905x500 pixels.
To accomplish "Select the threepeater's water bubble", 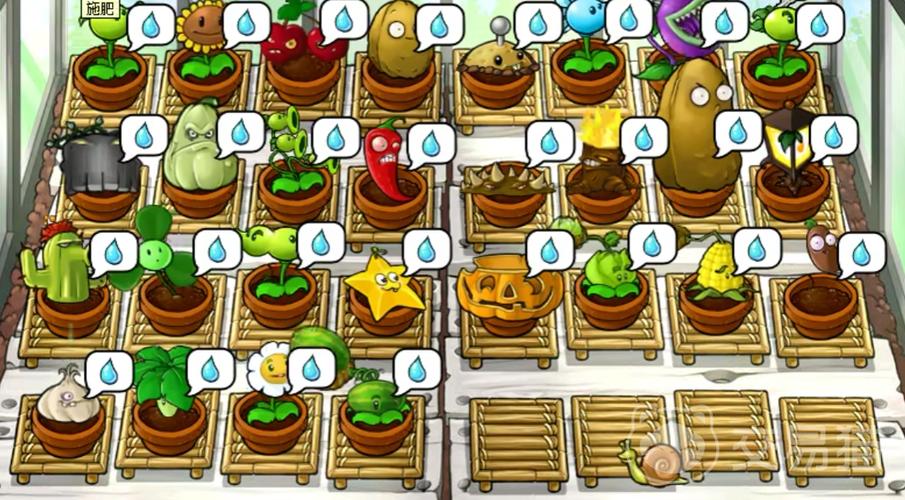I will 334,137.
